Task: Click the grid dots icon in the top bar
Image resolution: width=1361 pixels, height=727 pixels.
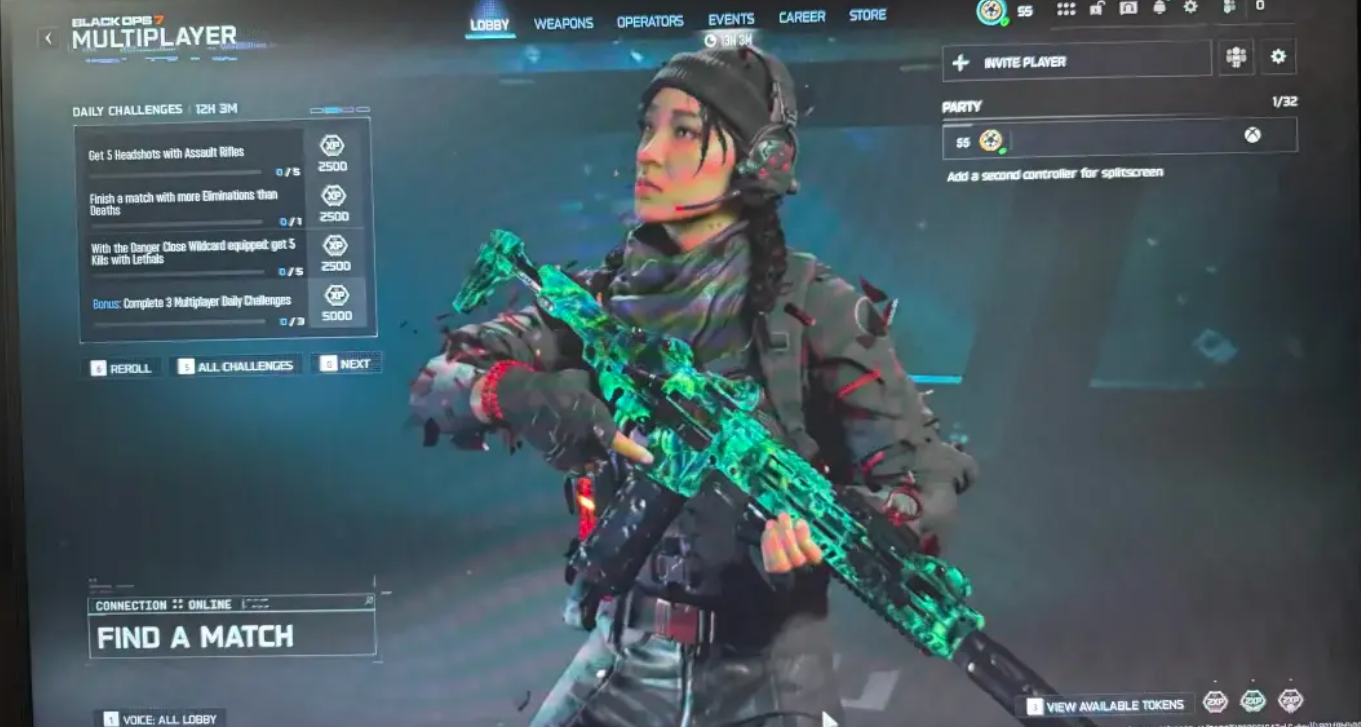Action: (x=1066, y=10)
